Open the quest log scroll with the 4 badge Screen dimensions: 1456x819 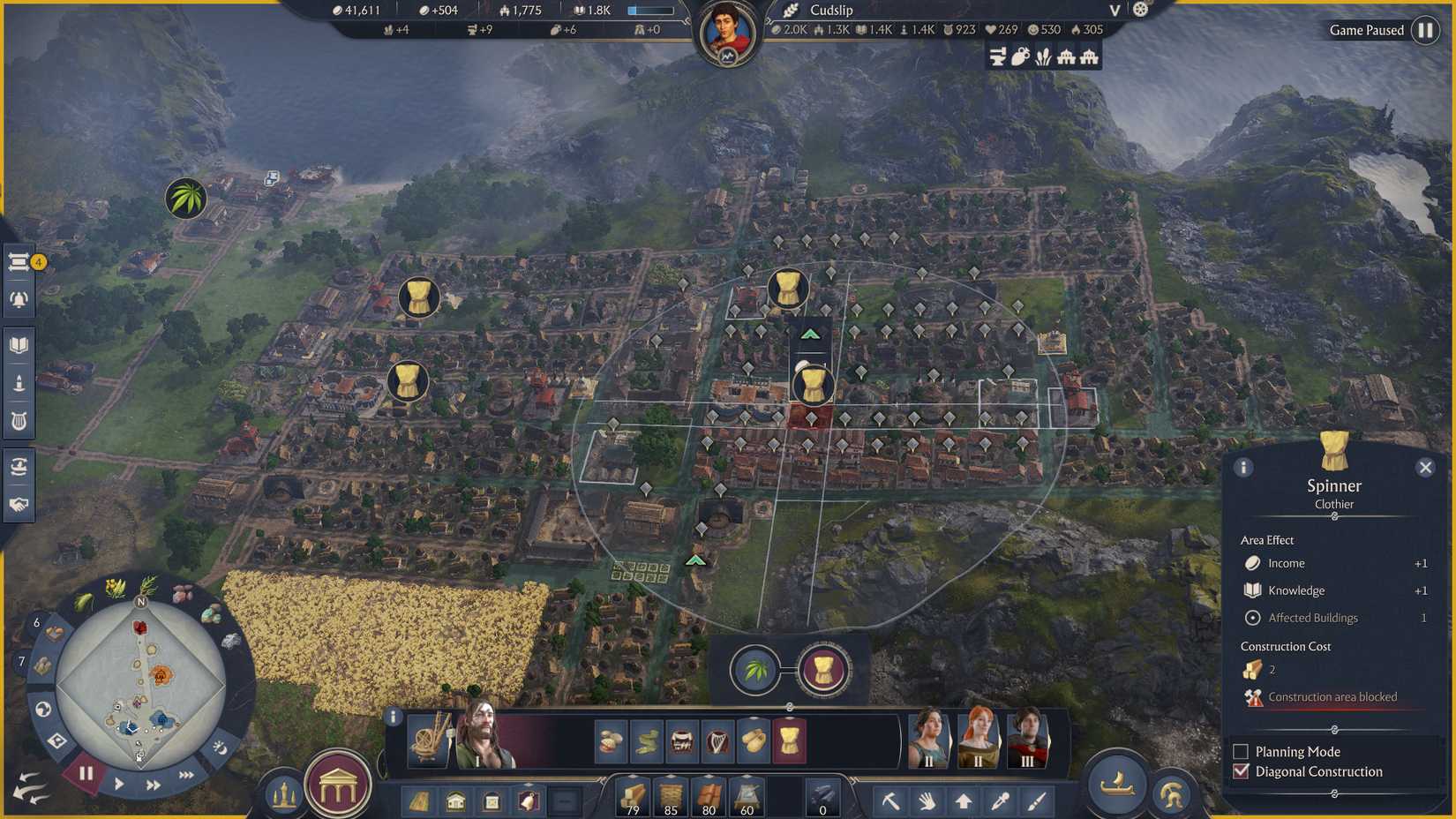pyautogui.click(x=19, y=262)
